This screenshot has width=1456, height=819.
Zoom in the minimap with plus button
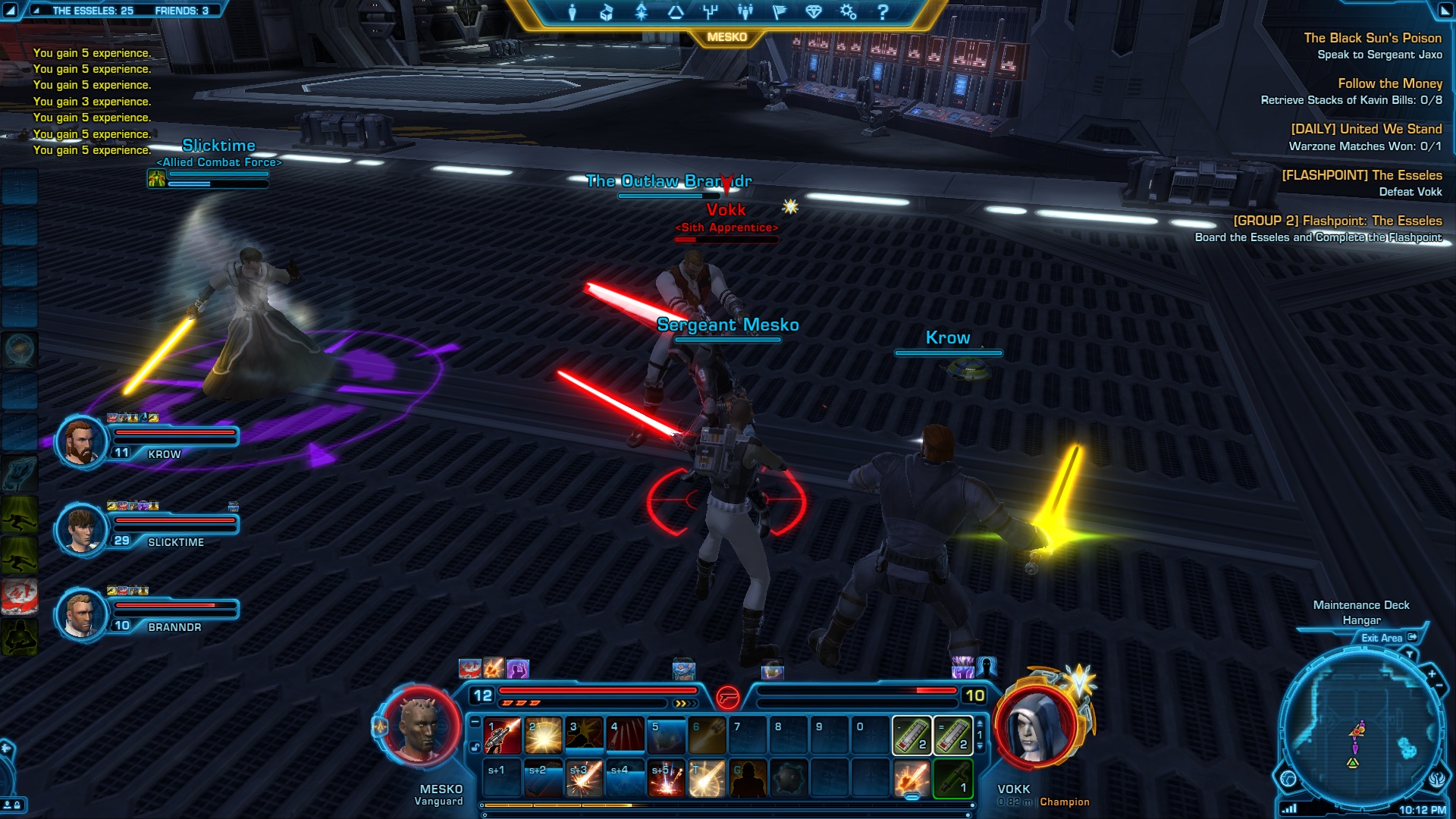pyautogui.click(x=1432, y=673)
